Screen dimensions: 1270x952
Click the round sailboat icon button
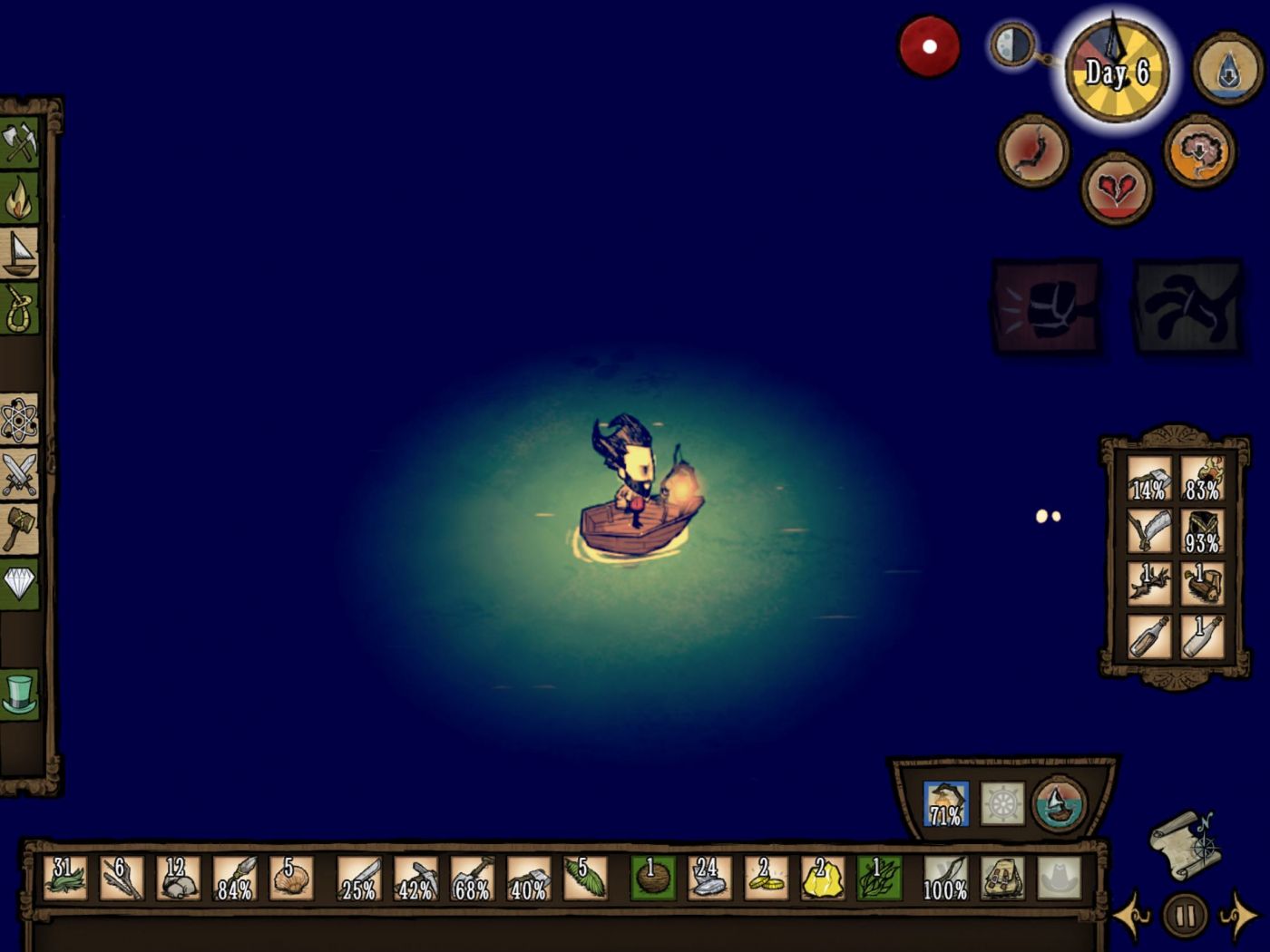(1059, 804)
